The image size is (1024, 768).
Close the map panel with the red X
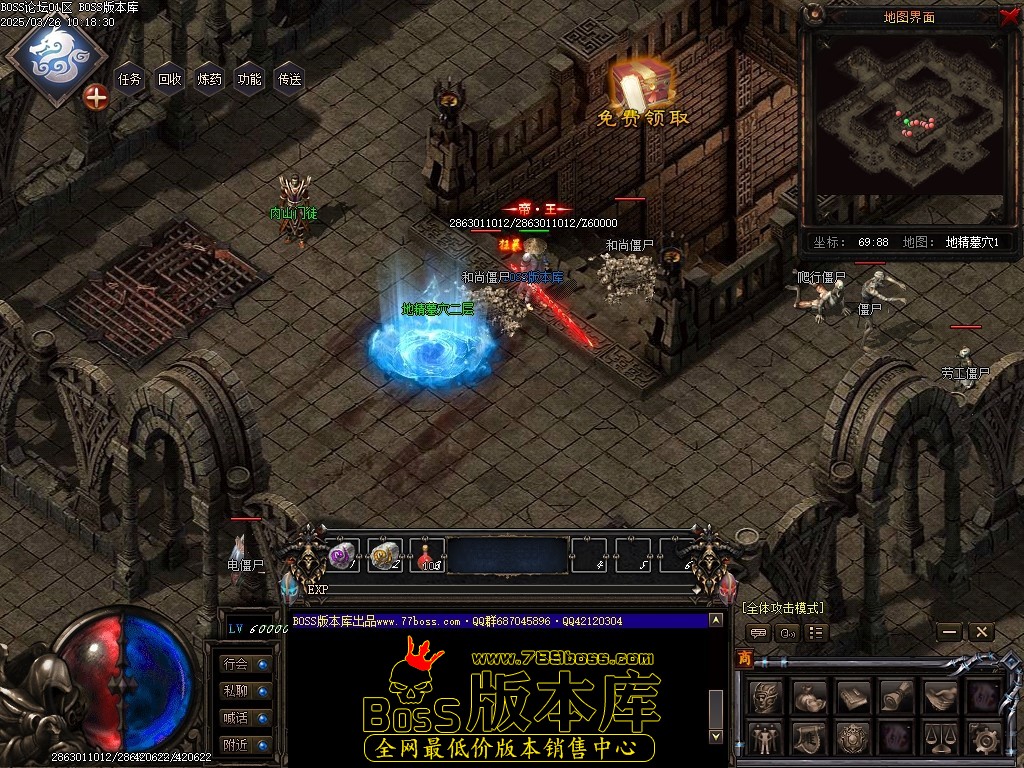point(1008,16)
